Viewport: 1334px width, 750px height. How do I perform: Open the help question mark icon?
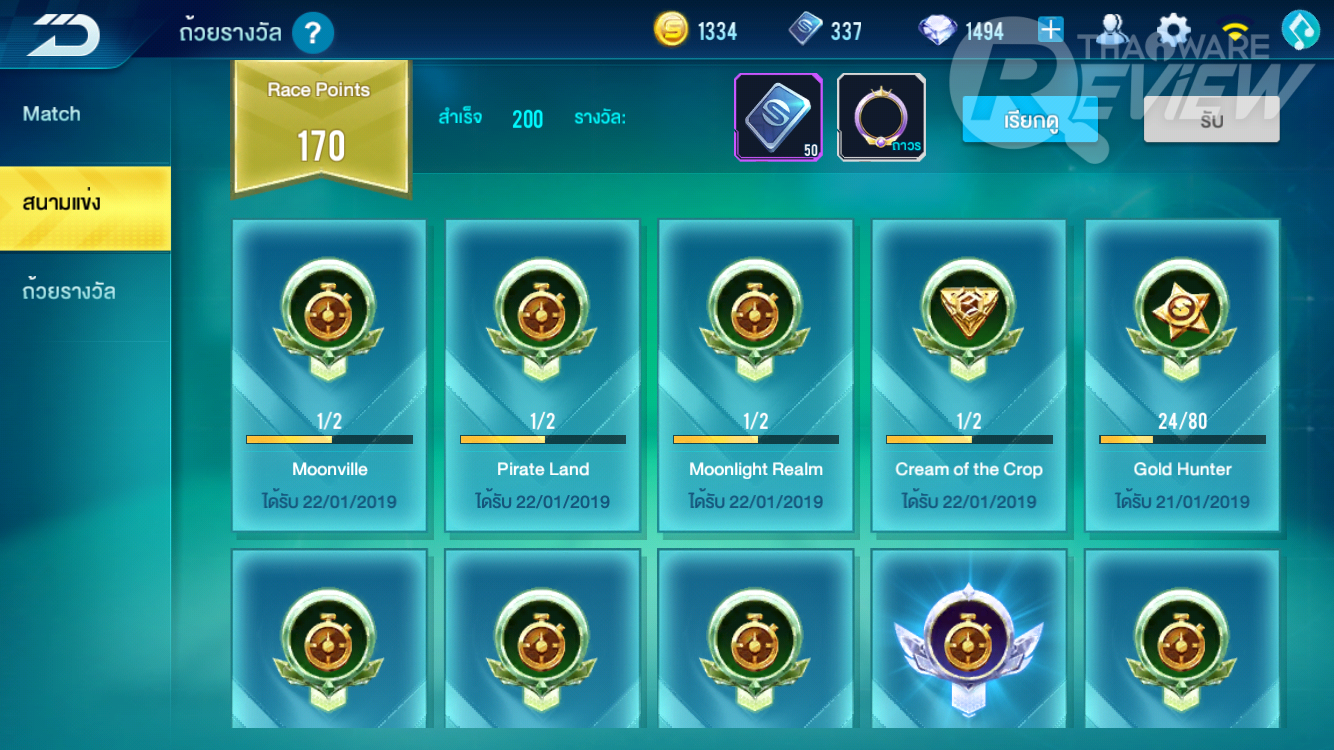coord(312,34)
